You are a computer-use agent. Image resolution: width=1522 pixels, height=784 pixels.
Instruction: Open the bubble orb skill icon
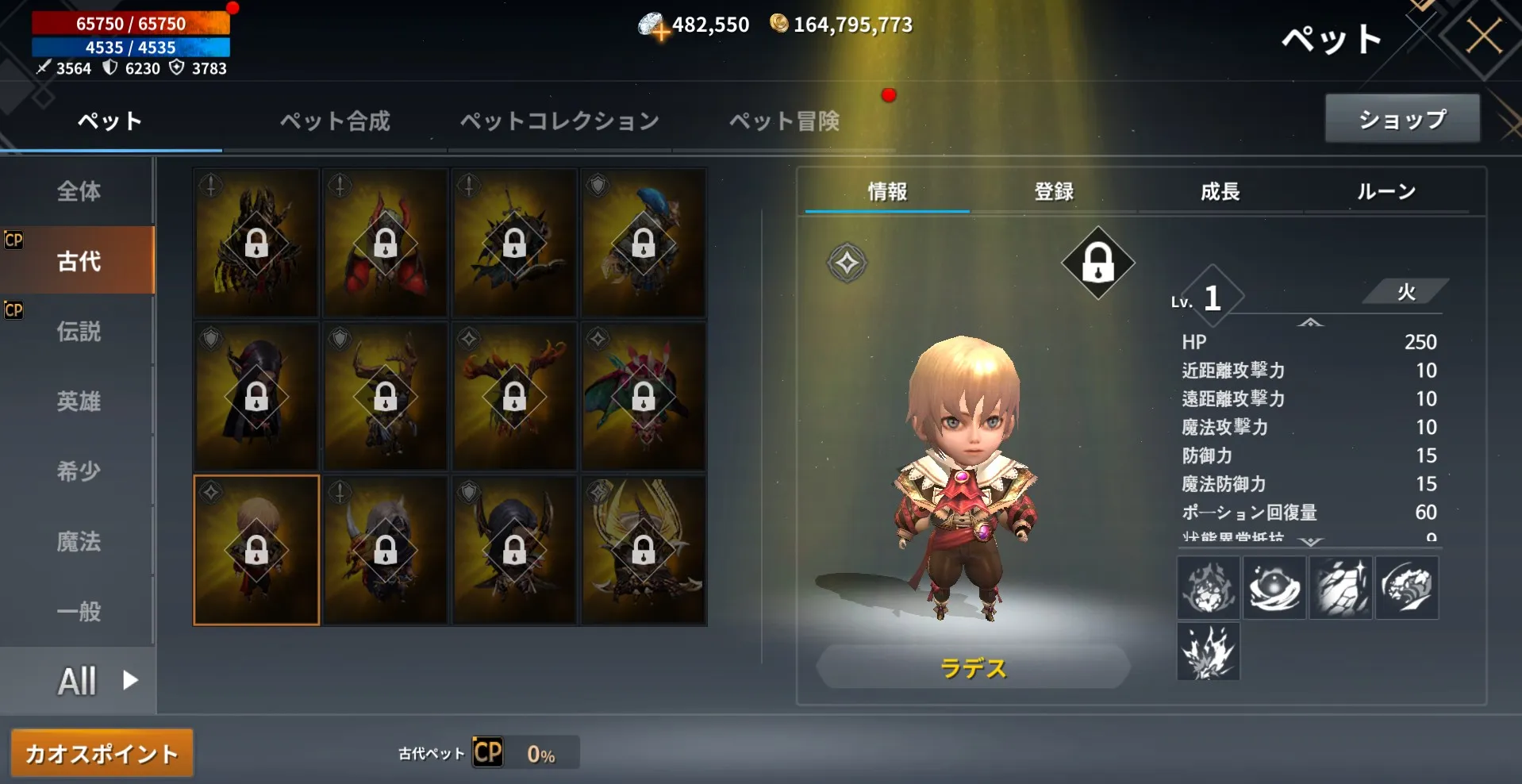click(1274, 587)
